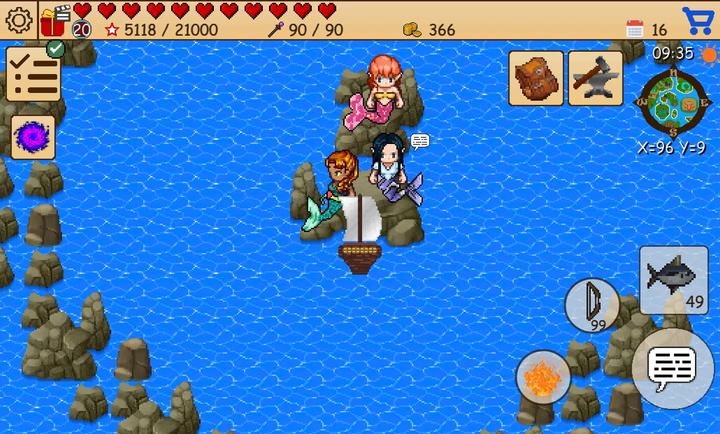Open the settings gear menu
The width and height of the screenshot is (720, 434).
(x=19, y=20)
